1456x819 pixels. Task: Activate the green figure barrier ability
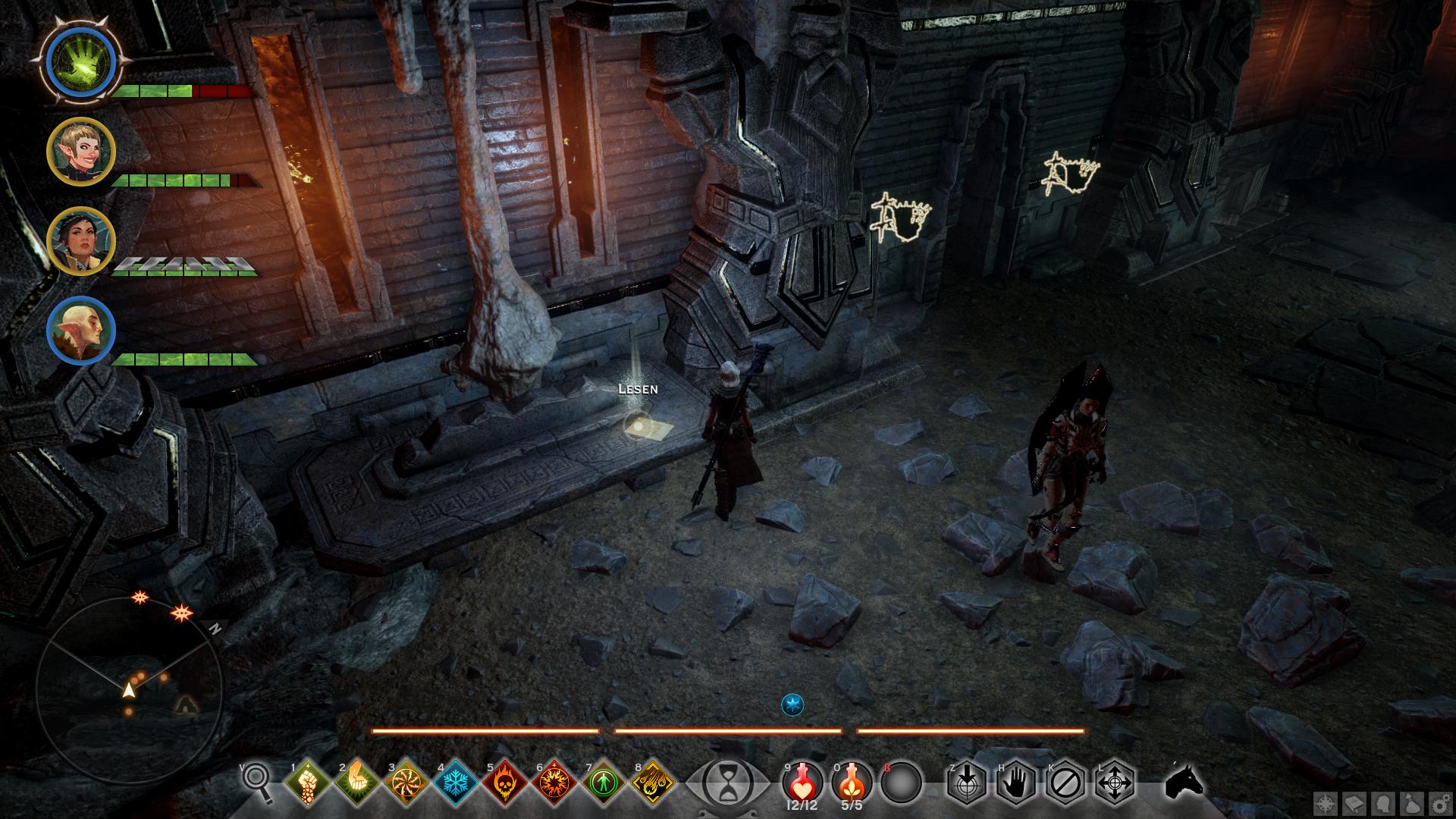(604, 783)
